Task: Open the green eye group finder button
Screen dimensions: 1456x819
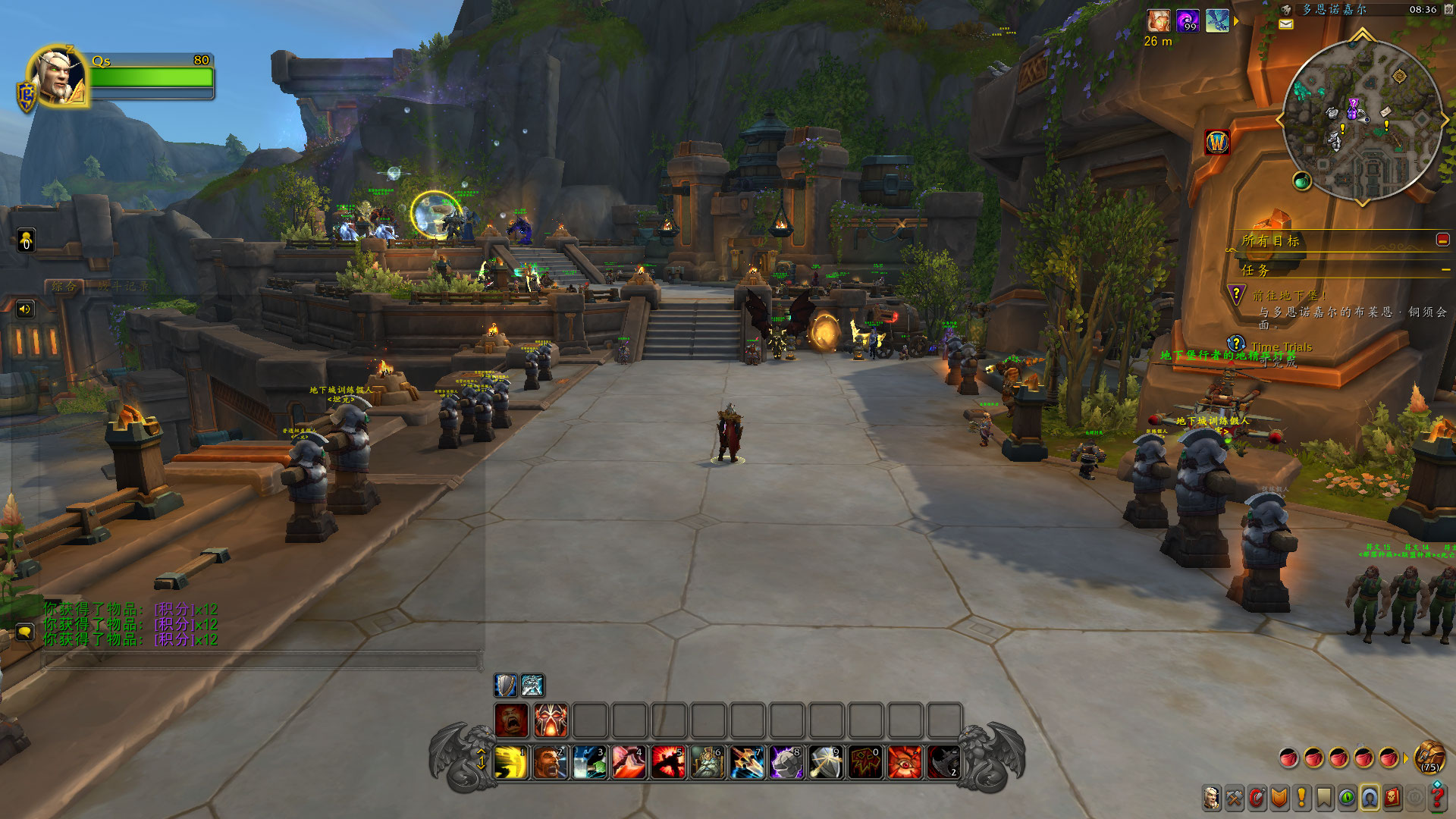Action: point(1347,798)
